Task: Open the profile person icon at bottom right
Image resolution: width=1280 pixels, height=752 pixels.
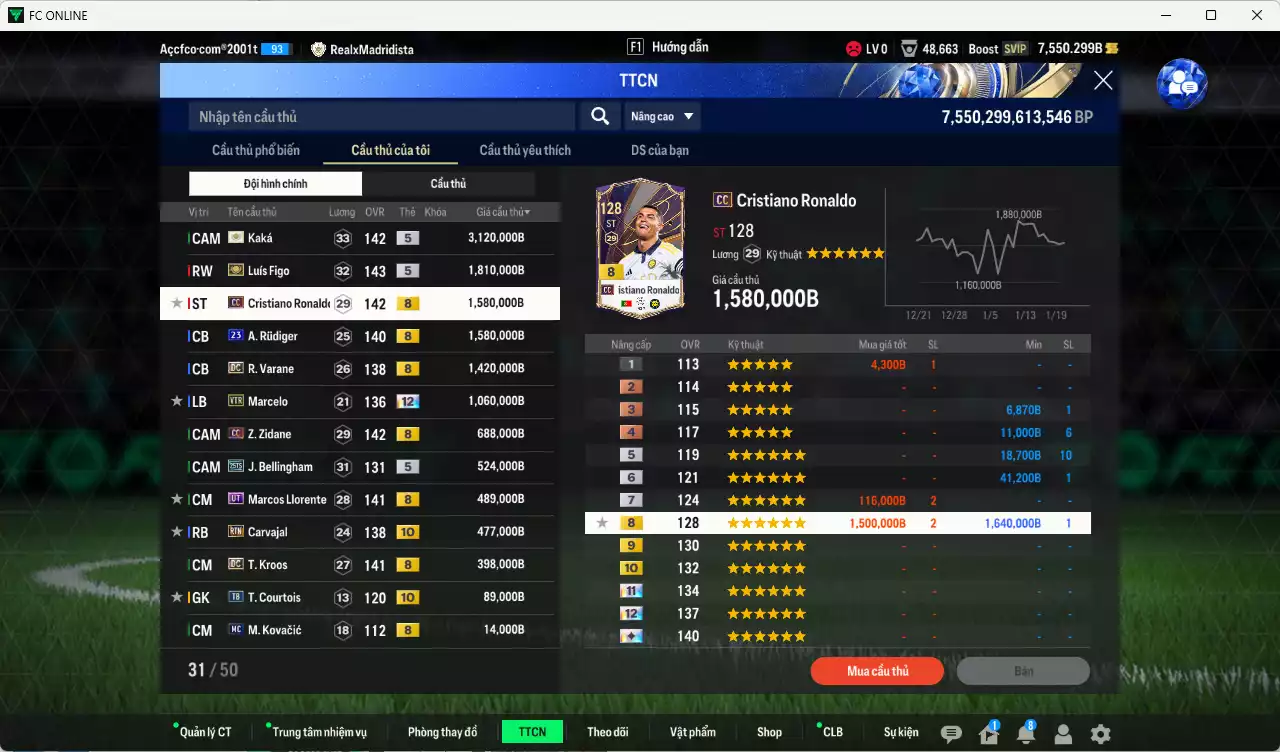Action: [x=1063, y=734]
